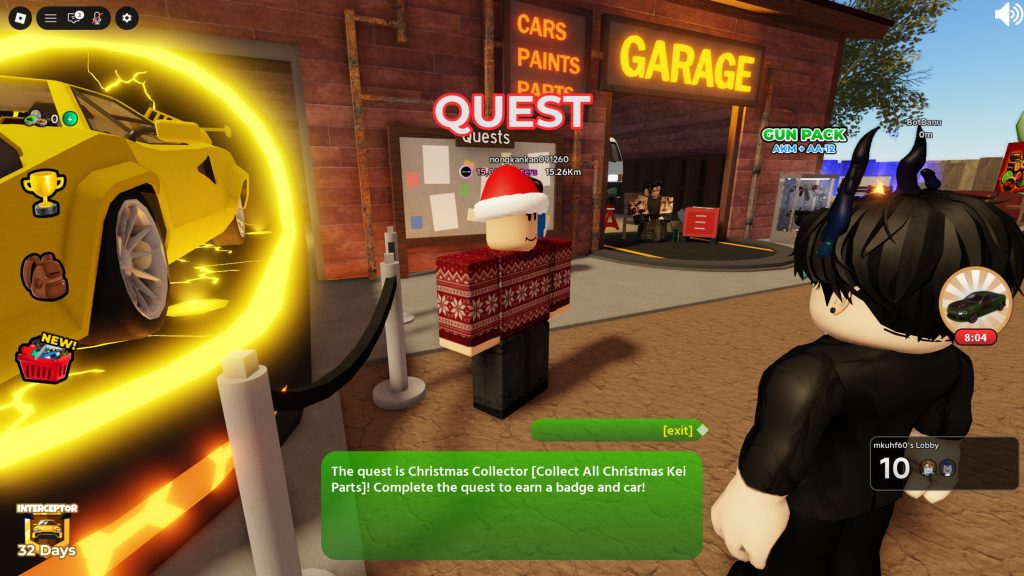Exit the quest dialogue
This screenshot has width=1024, height=576.
[x=678, y=430]
